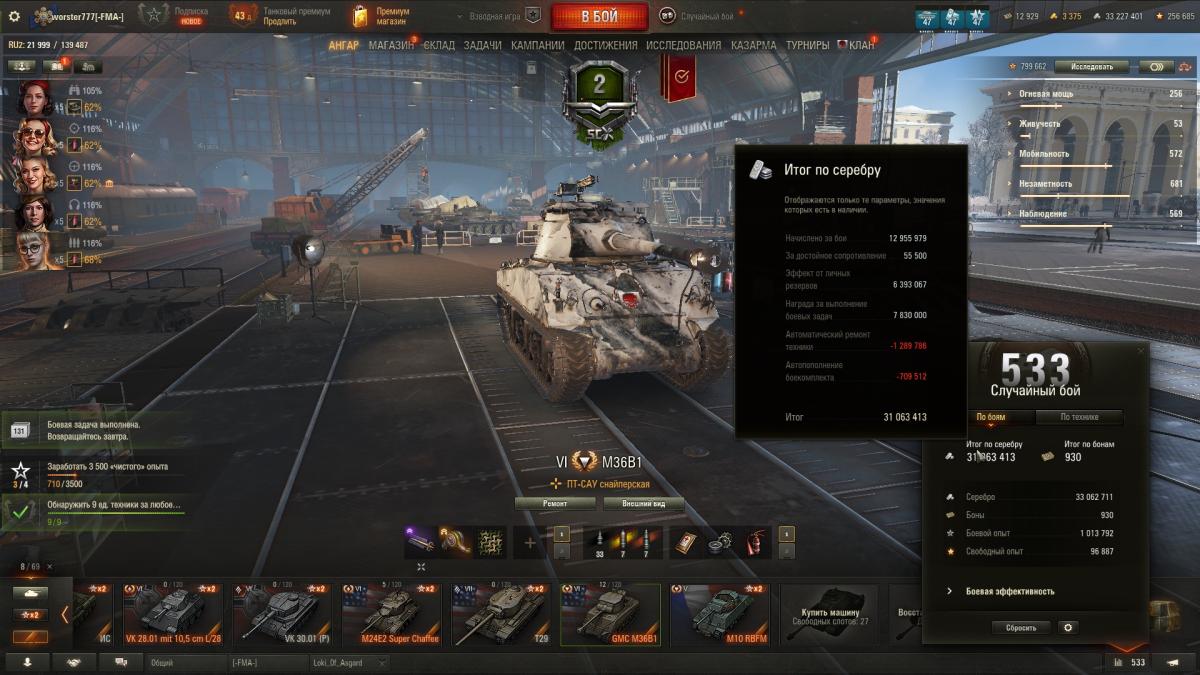The image size is (1200, 675).
Task: Click Купить машину slot in carousel
Action: (829, 615)
